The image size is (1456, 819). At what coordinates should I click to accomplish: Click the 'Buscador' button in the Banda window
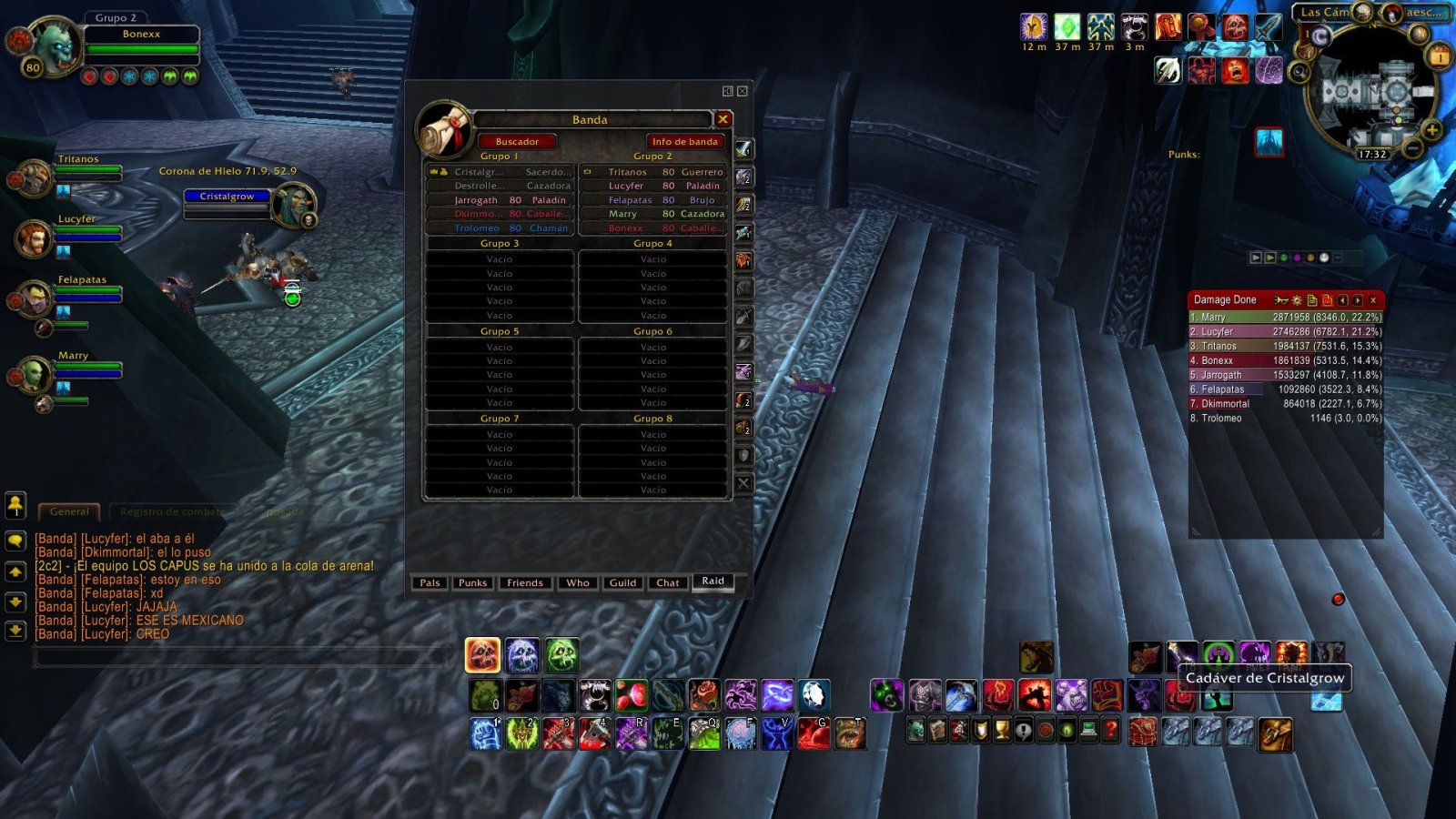(518, 141)
